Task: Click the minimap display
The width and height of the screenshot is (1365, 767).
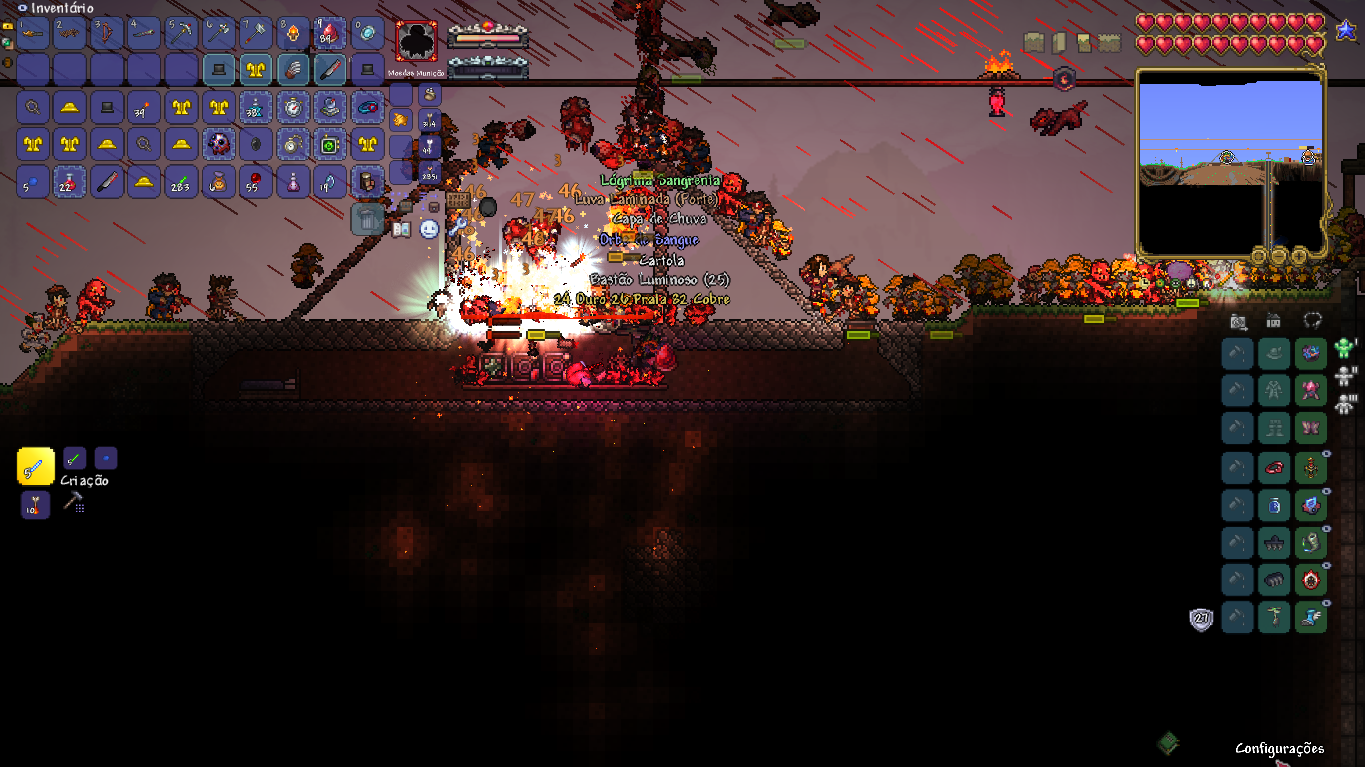Action: click(1231, 162)
